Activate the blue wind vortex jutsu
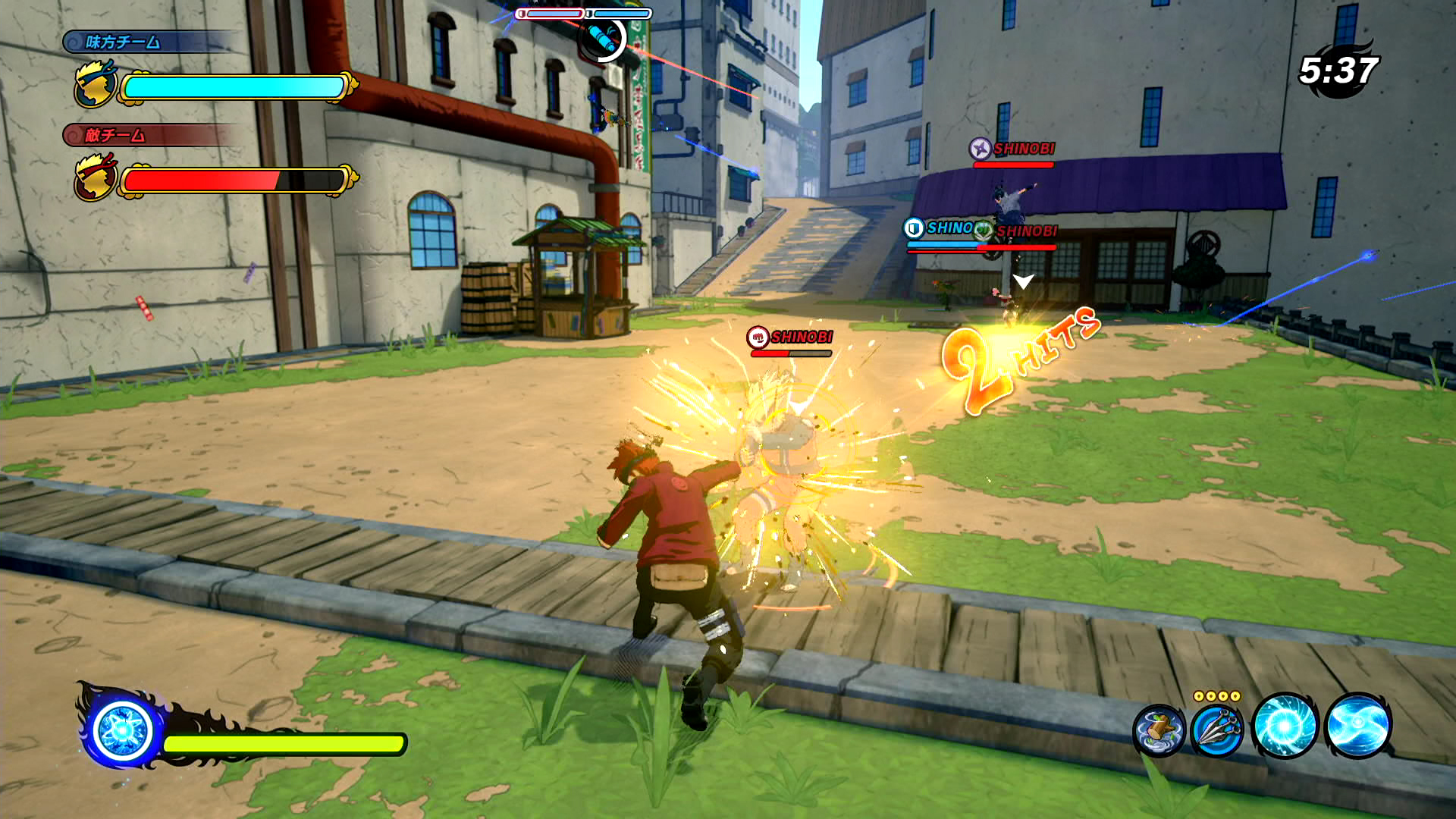This screenshot has width=1456, height=819. [x=1357, y=726]
